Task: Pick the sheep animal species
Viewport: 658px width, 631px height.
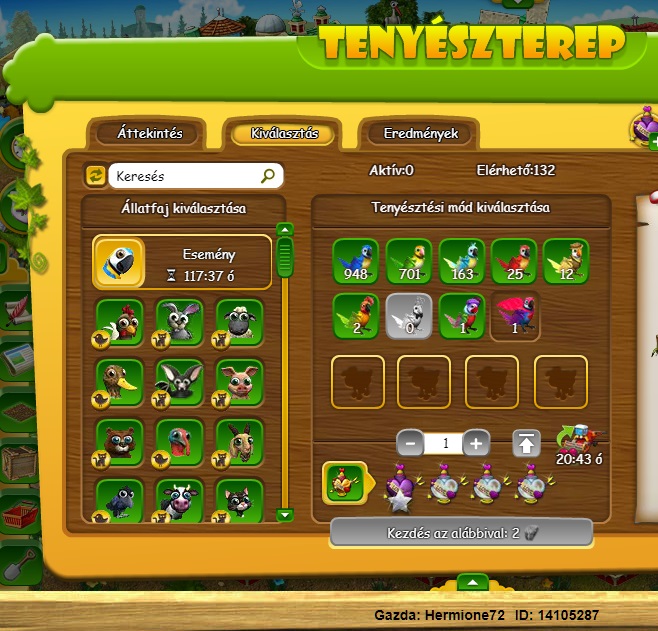Action: pyautogui.click(x=240, y=322)
